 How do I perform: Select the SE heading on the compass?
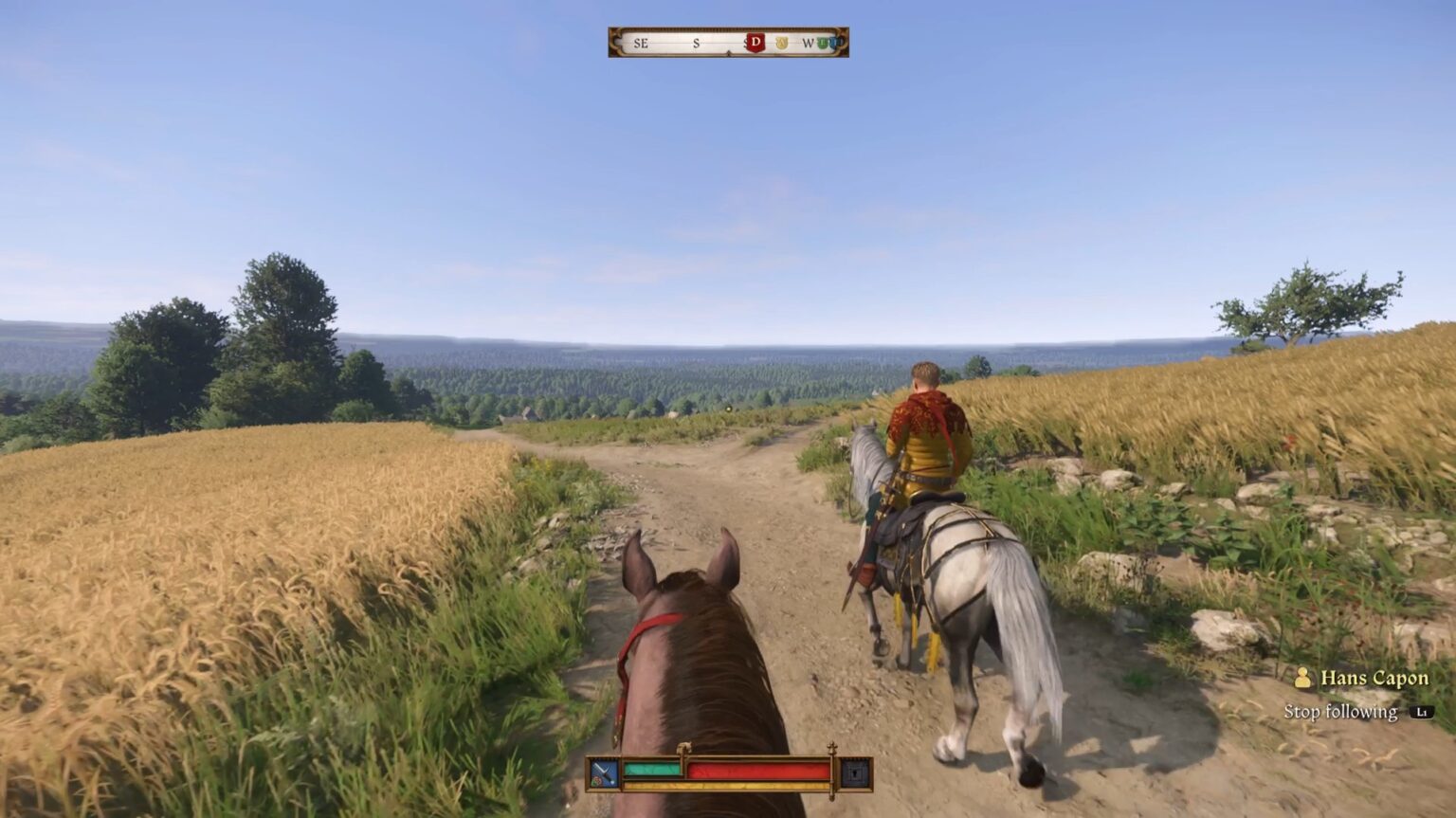(641, 43)
